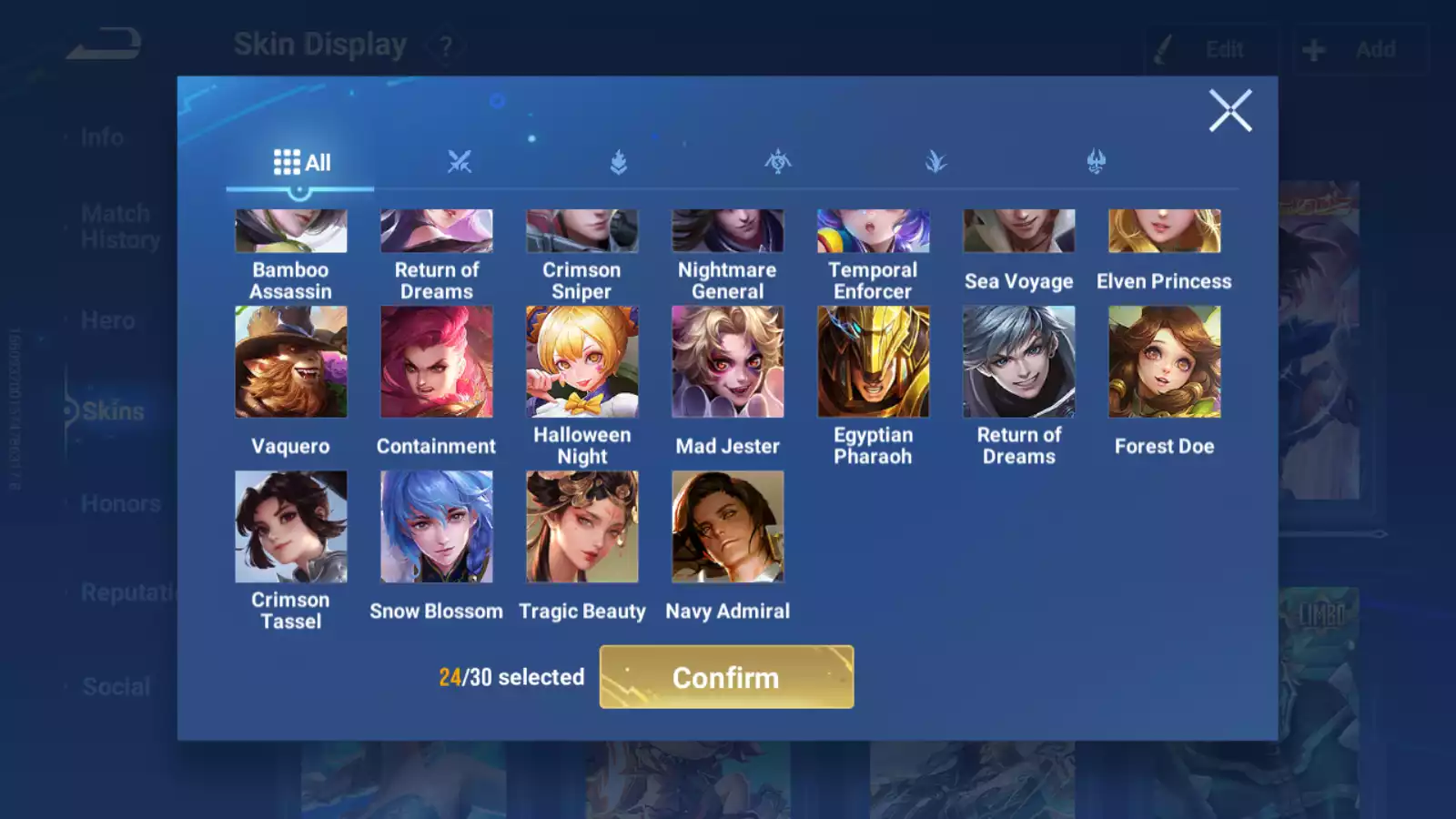Choose the Egyptian Pharaoh skin

click(x=874, y=362)
